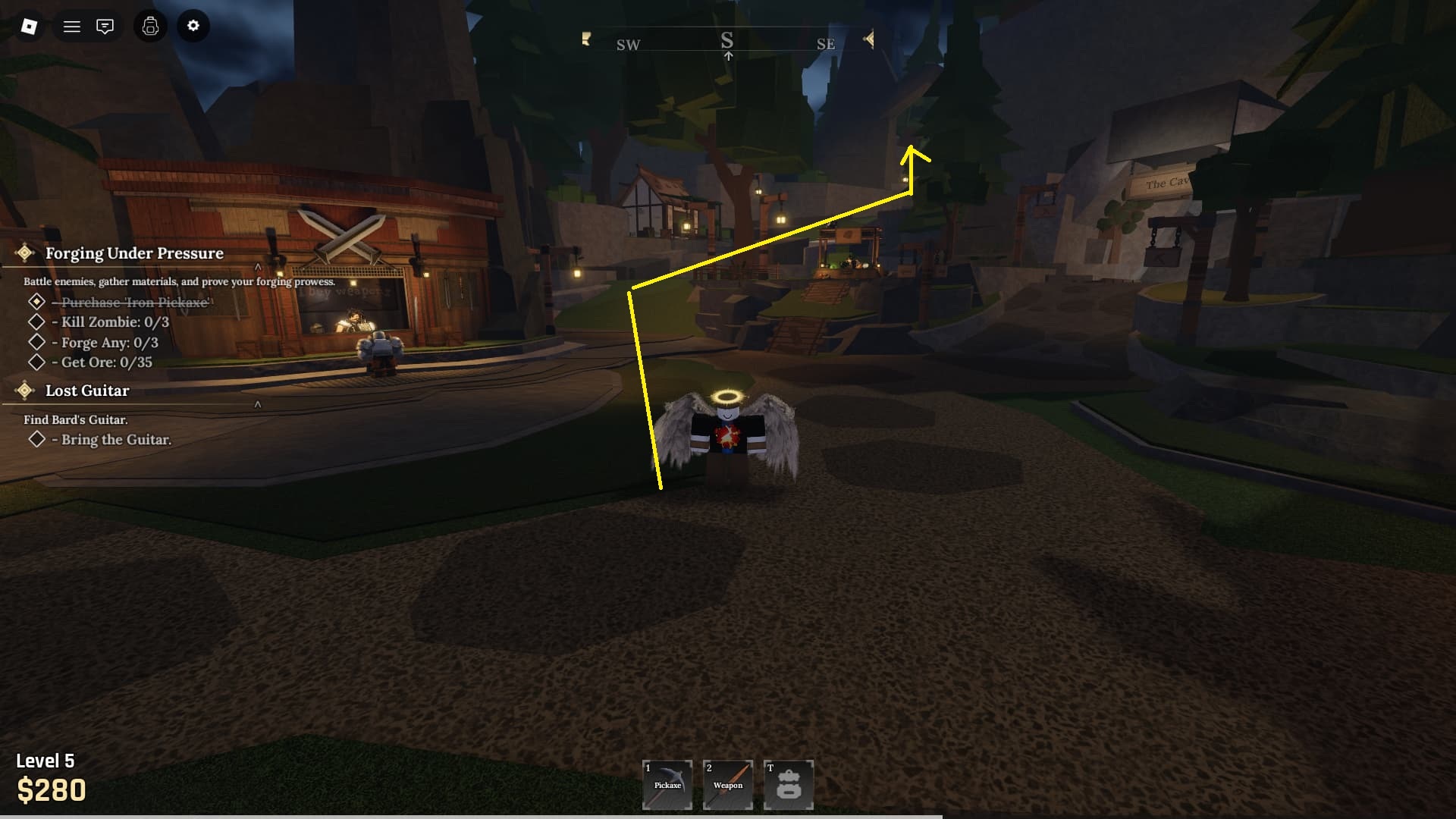Screen dimensions: 1456x819
Task: Select the Pickaxe in hotbar slot 1
Action: click(x=667, y=785)
